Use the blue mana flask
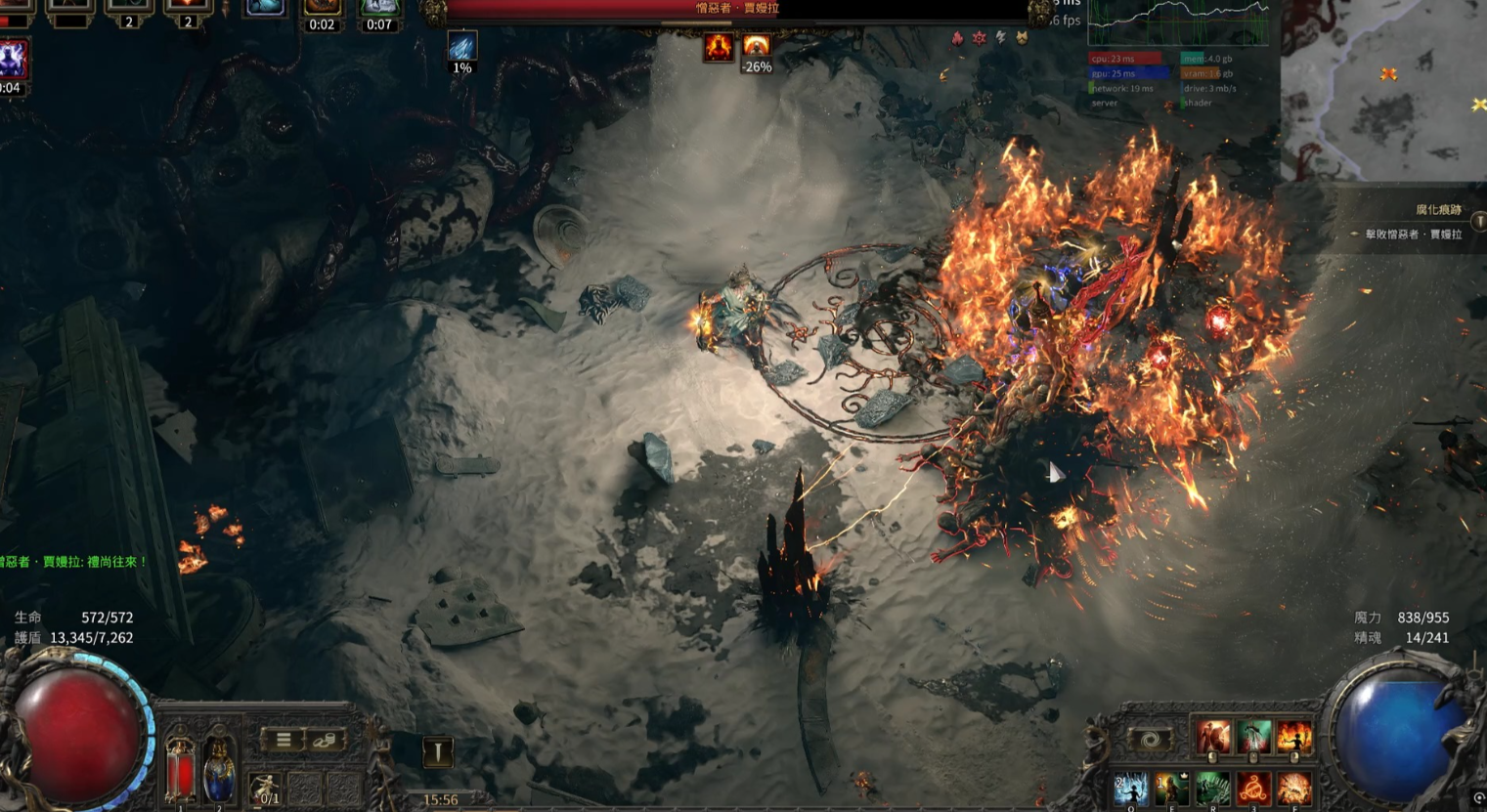Image resolution: width=1487 pixels, height=812 pixels. [219, 771]
